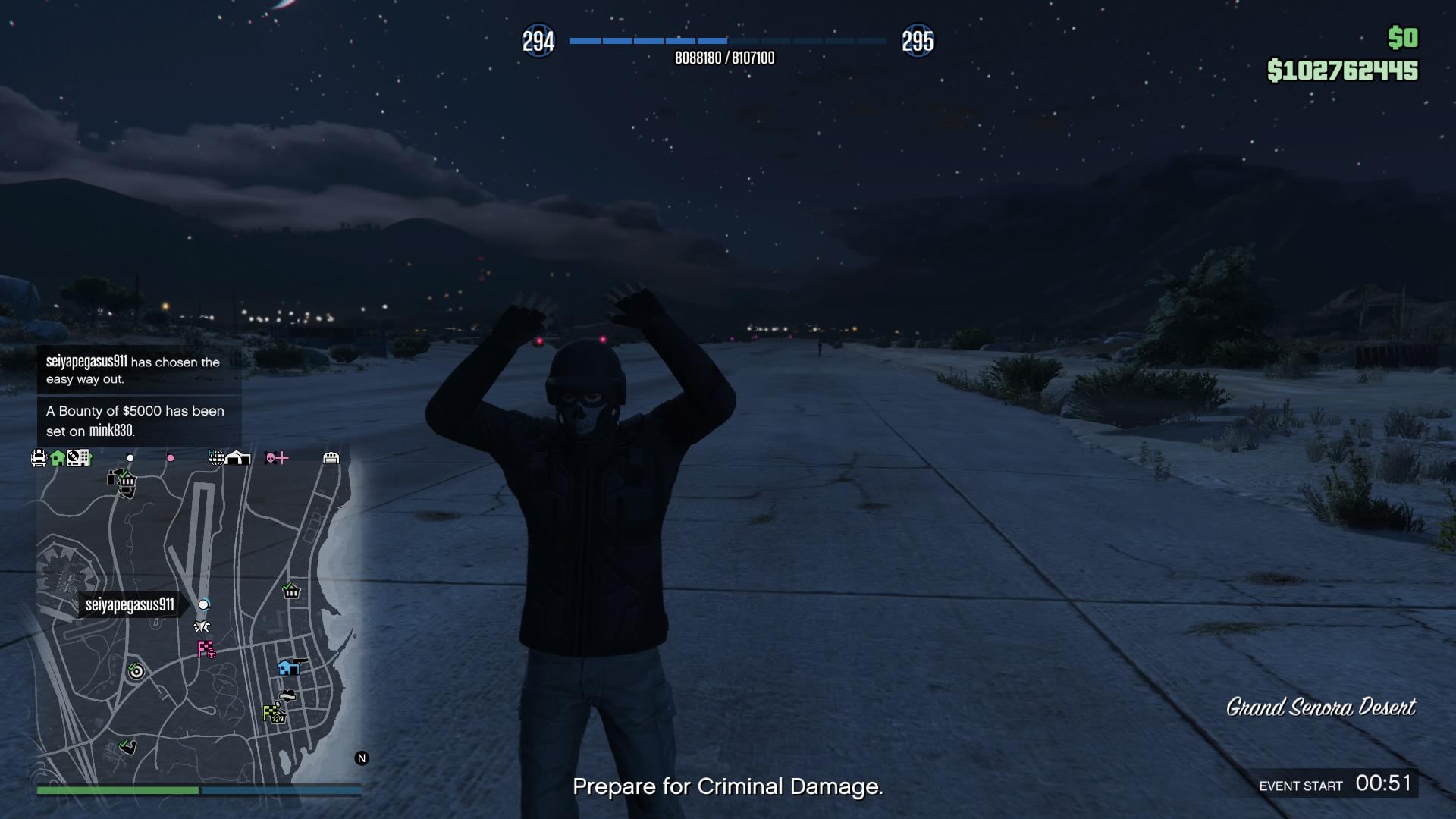The width and height of the screenshot is (1456, 819).
Task: Select the globe helipad icon at minimap top
Action: (216, 457)
